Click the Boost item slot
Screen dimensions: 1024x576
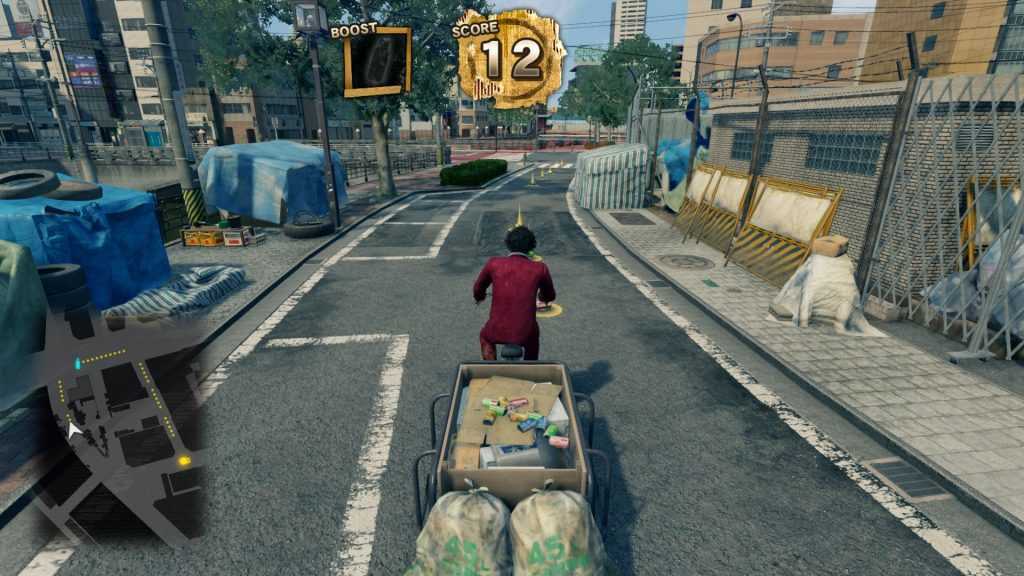tap(377, 63)
